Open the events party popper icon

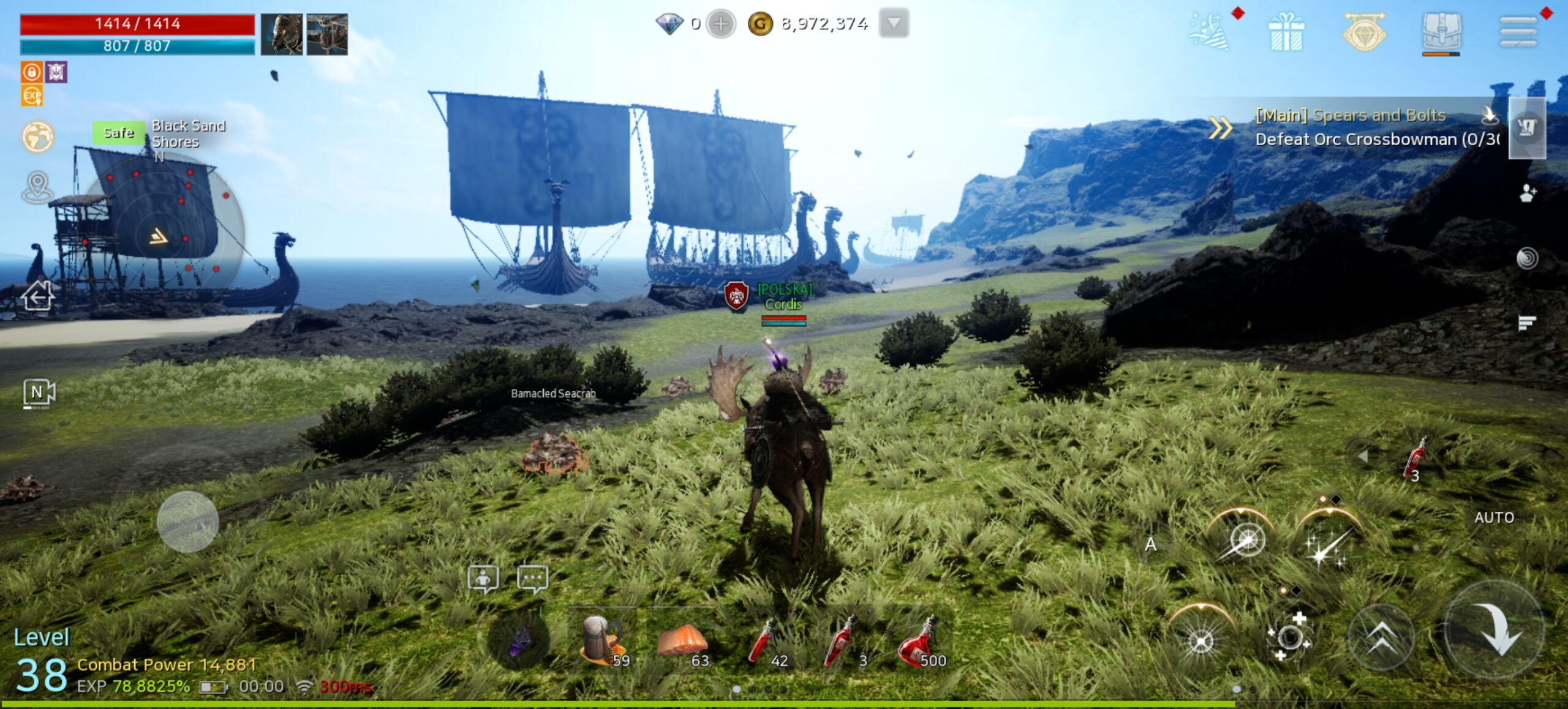(x=1208, y=32)
